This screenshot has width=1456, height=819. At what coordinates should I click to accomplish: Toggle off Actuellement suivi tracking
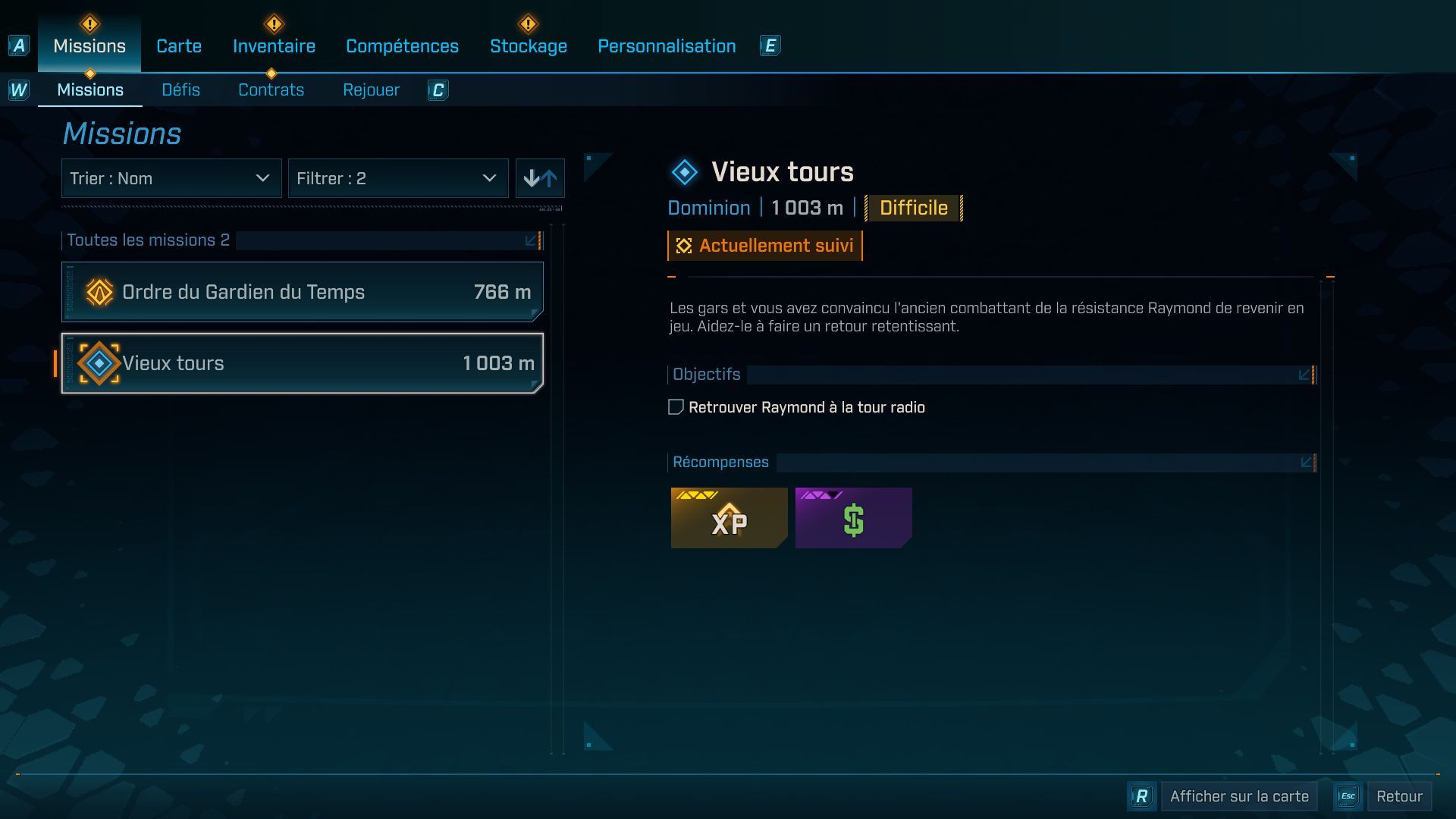(x=764, y=245)
